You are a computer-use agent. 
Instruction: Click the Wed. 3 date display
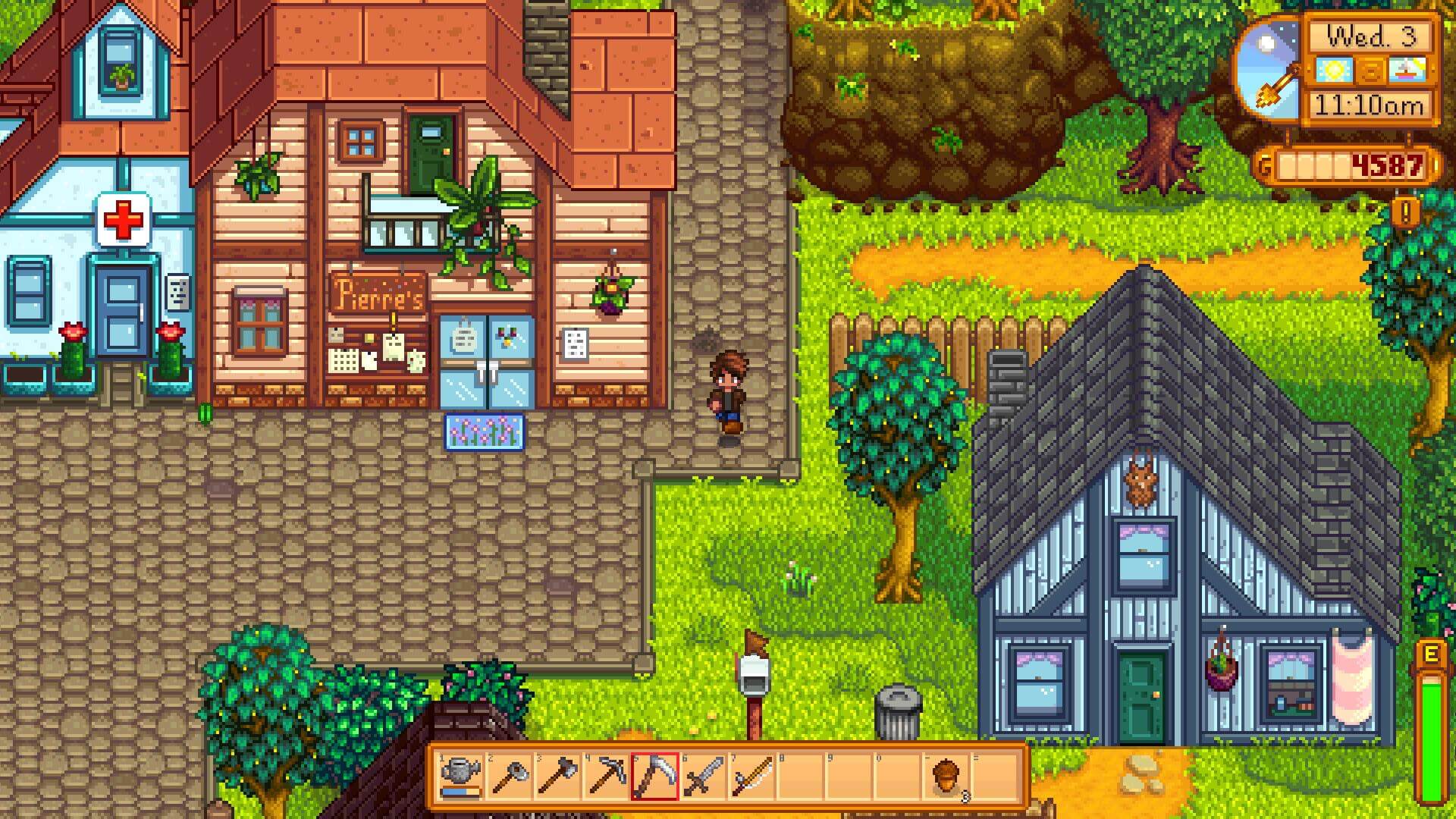tap(1373, 38)
